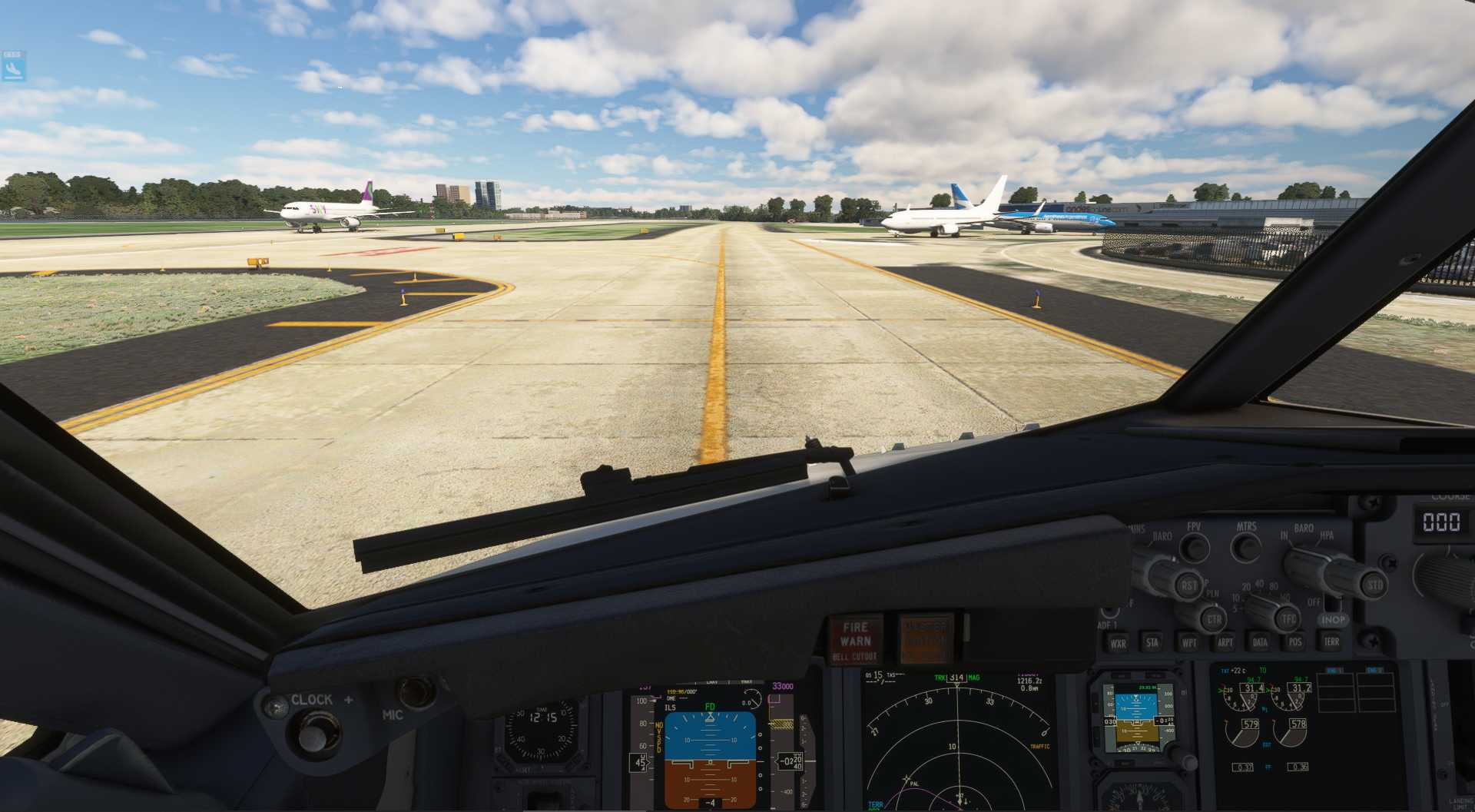This screenshot has width=1475, height=812.
Task: Push the FIRE WARN bell cutout light
Action: tap(855, 639)
